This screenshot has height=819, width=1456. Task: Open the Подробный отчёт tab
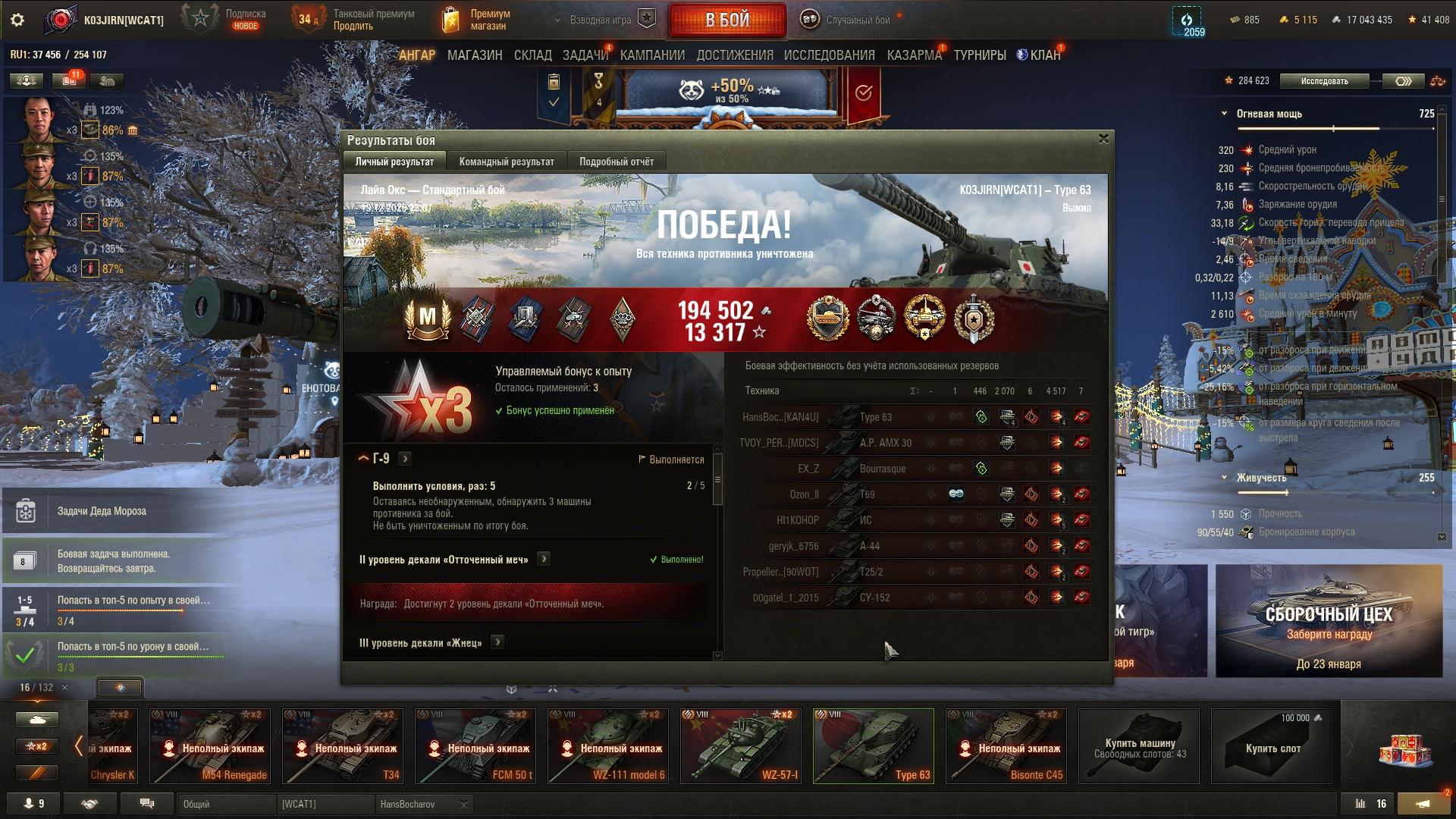[x=616, y=162]
